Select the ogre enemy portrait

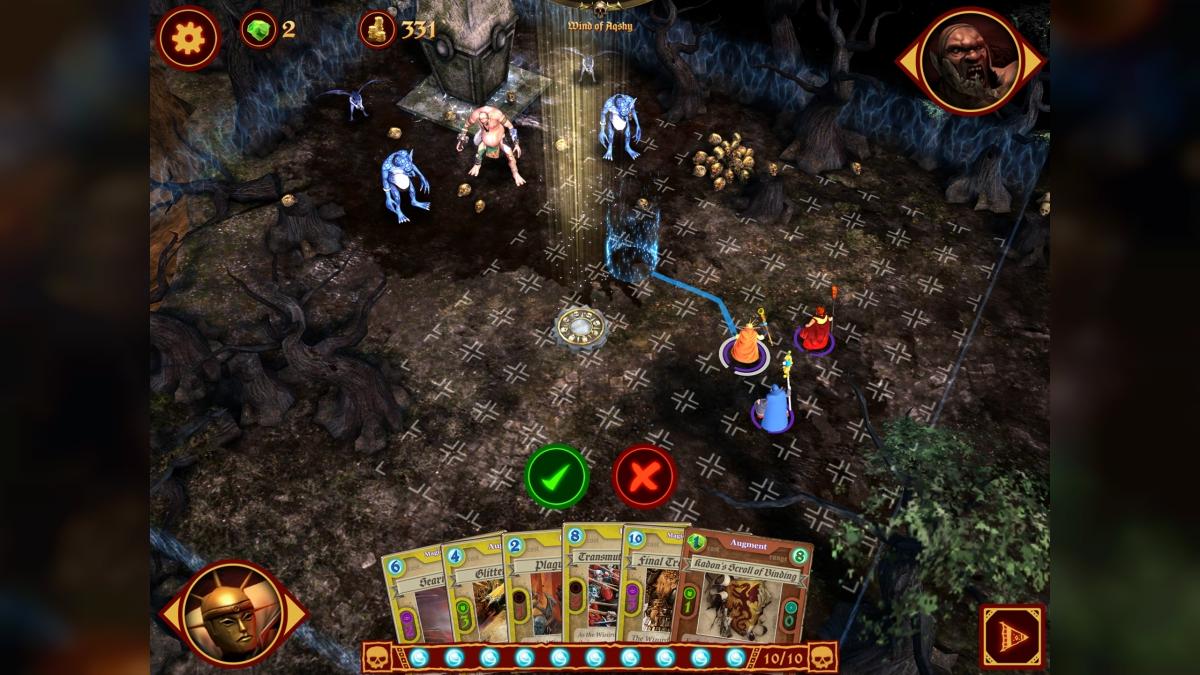[969, 62]
